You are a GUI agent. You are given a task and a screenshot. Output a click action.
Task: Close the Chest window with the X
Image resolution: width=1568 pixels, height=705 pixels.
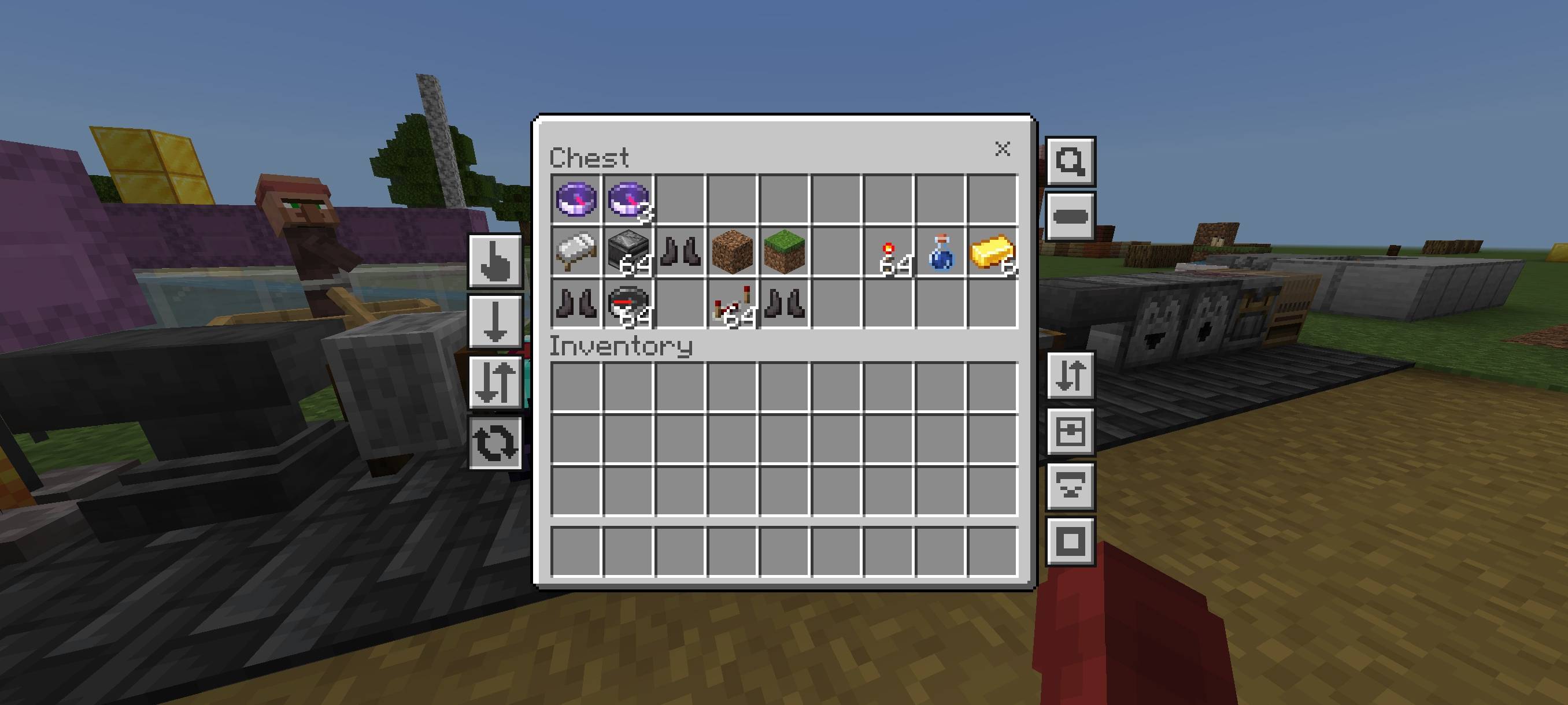tap(1002, 149)
